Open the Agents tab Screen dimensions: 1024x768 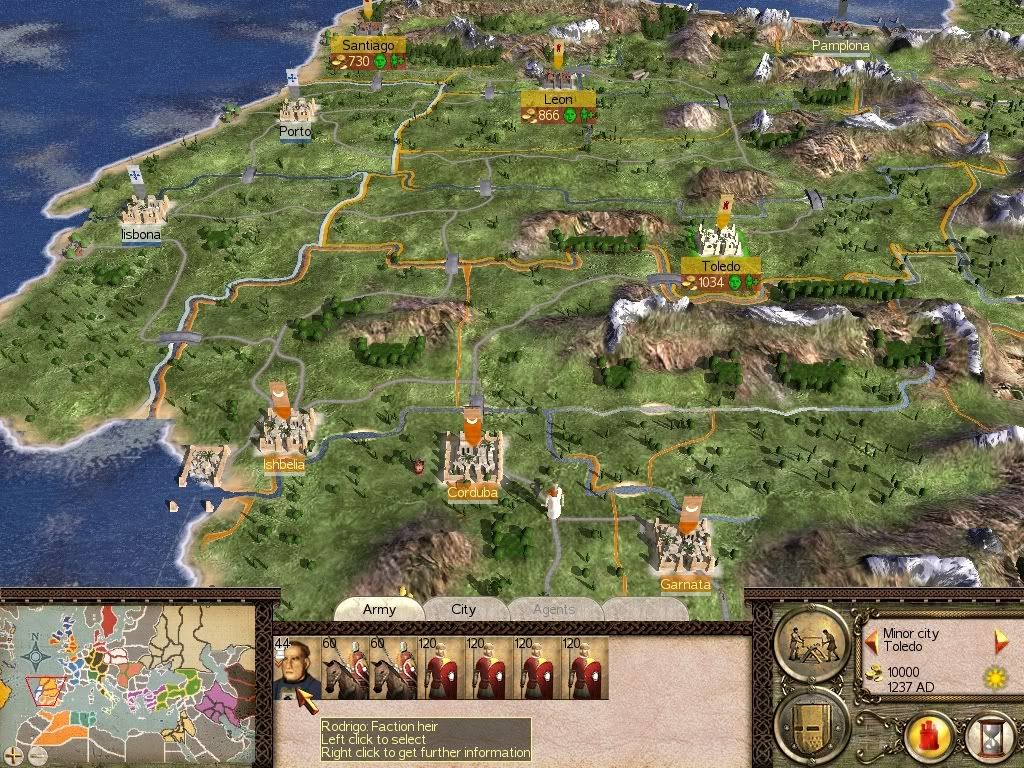[x=554, y=609]
